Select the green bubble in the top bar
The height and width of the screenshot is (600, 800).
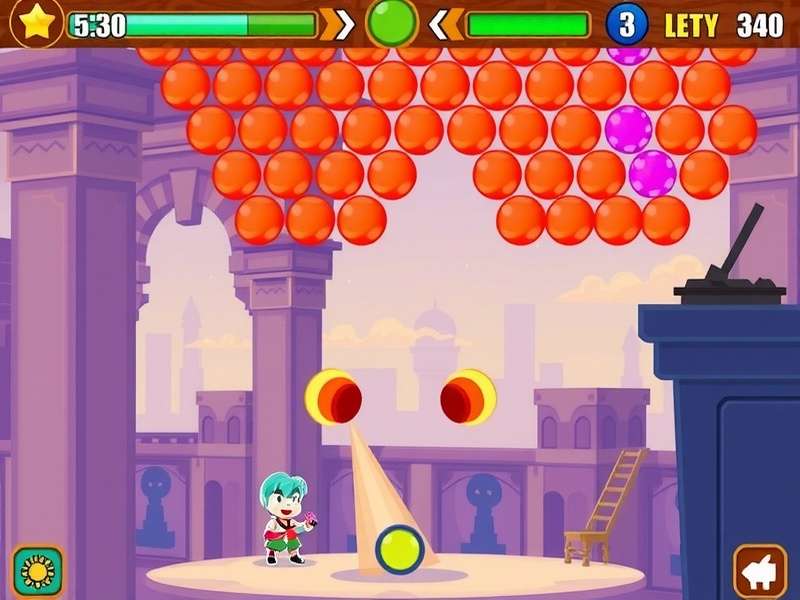(x=391, y=23)
